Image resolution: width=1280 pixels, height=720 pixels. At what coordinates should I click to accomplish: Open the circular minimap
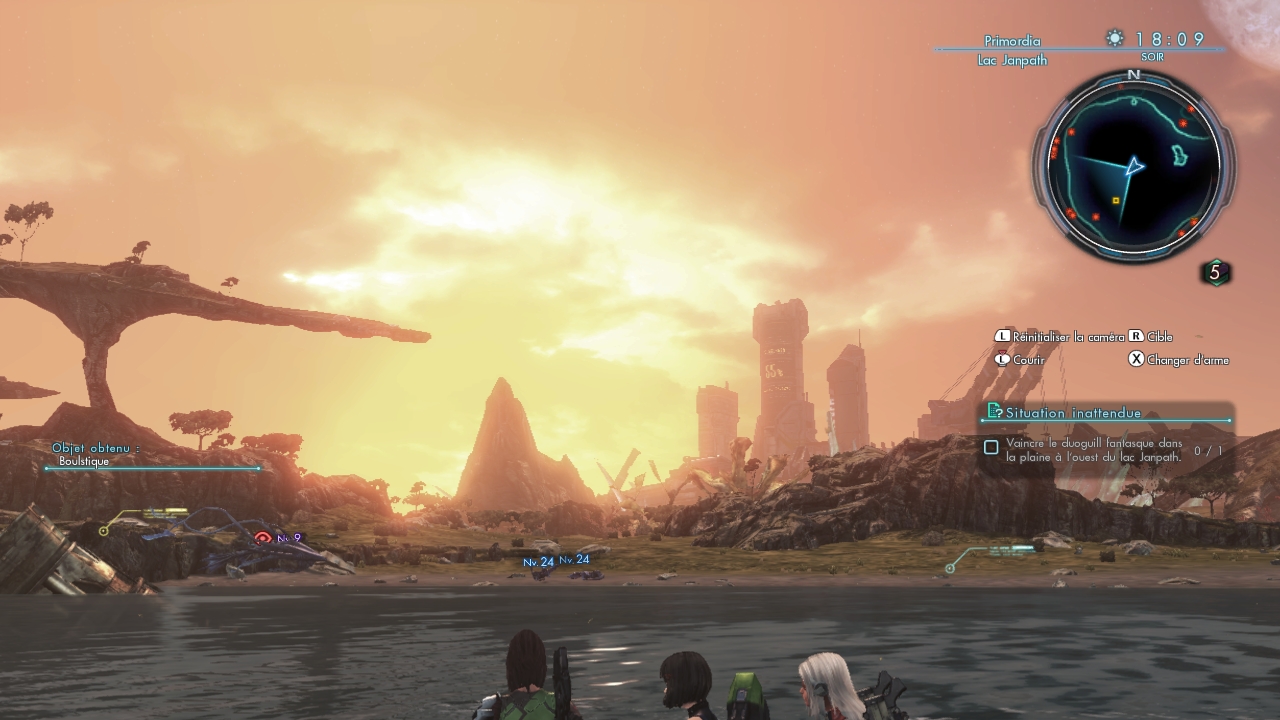pyautogui.click(x=1133, y=165)
